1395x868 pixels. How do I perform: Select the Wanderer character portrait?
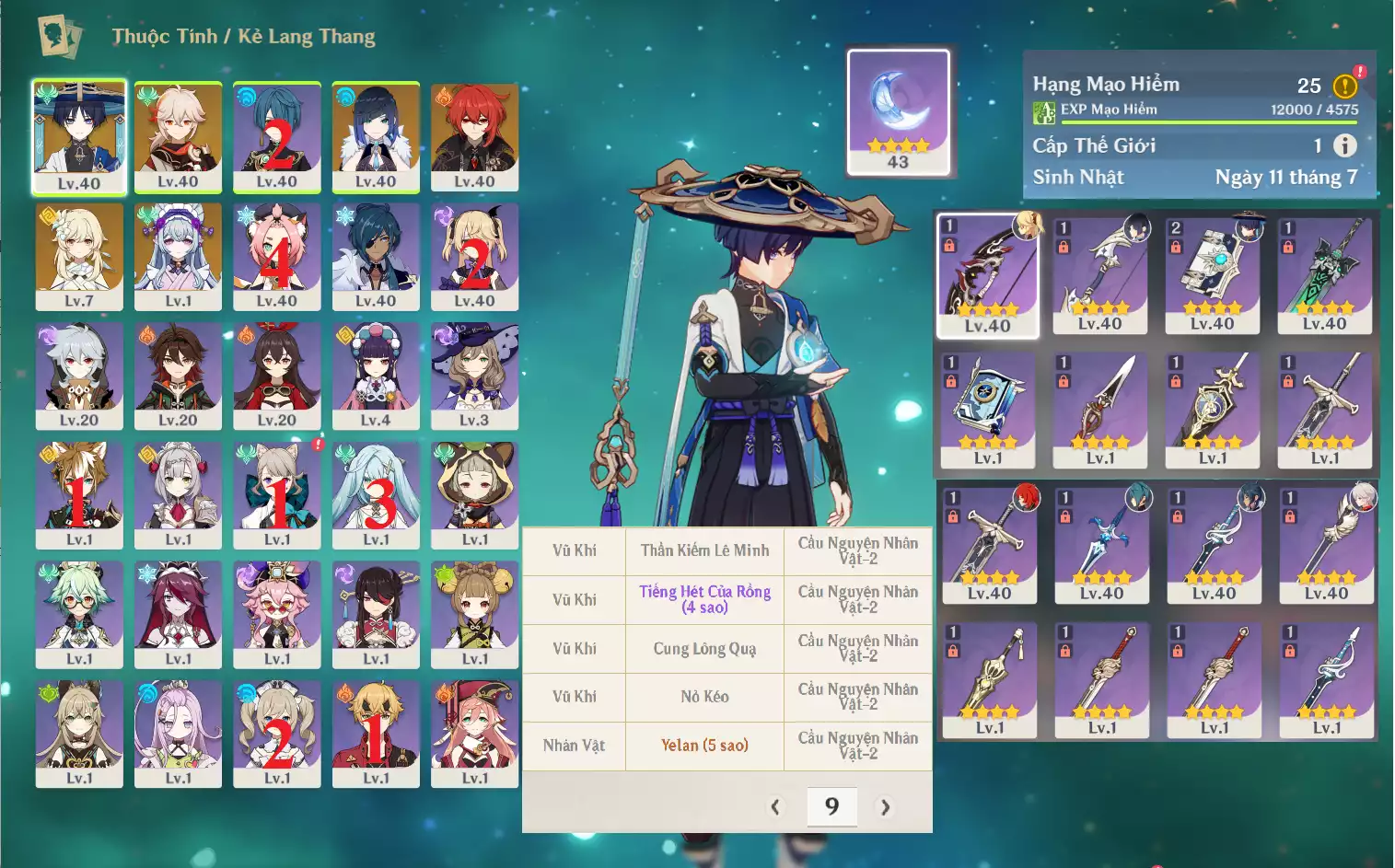tap(79, 136)
